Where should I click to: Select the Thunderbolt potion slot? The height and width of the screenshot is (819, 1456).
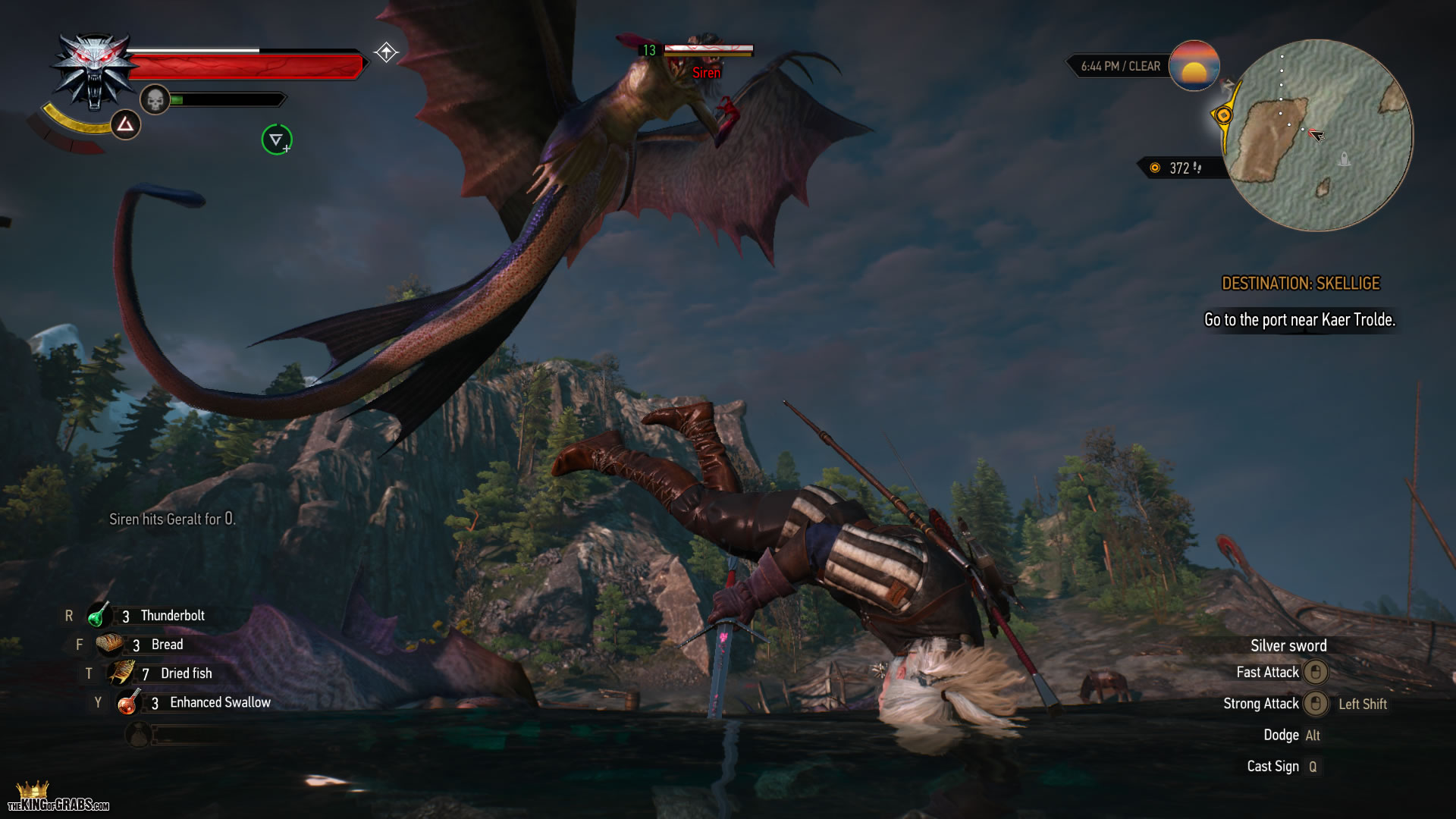coord(98,616)
